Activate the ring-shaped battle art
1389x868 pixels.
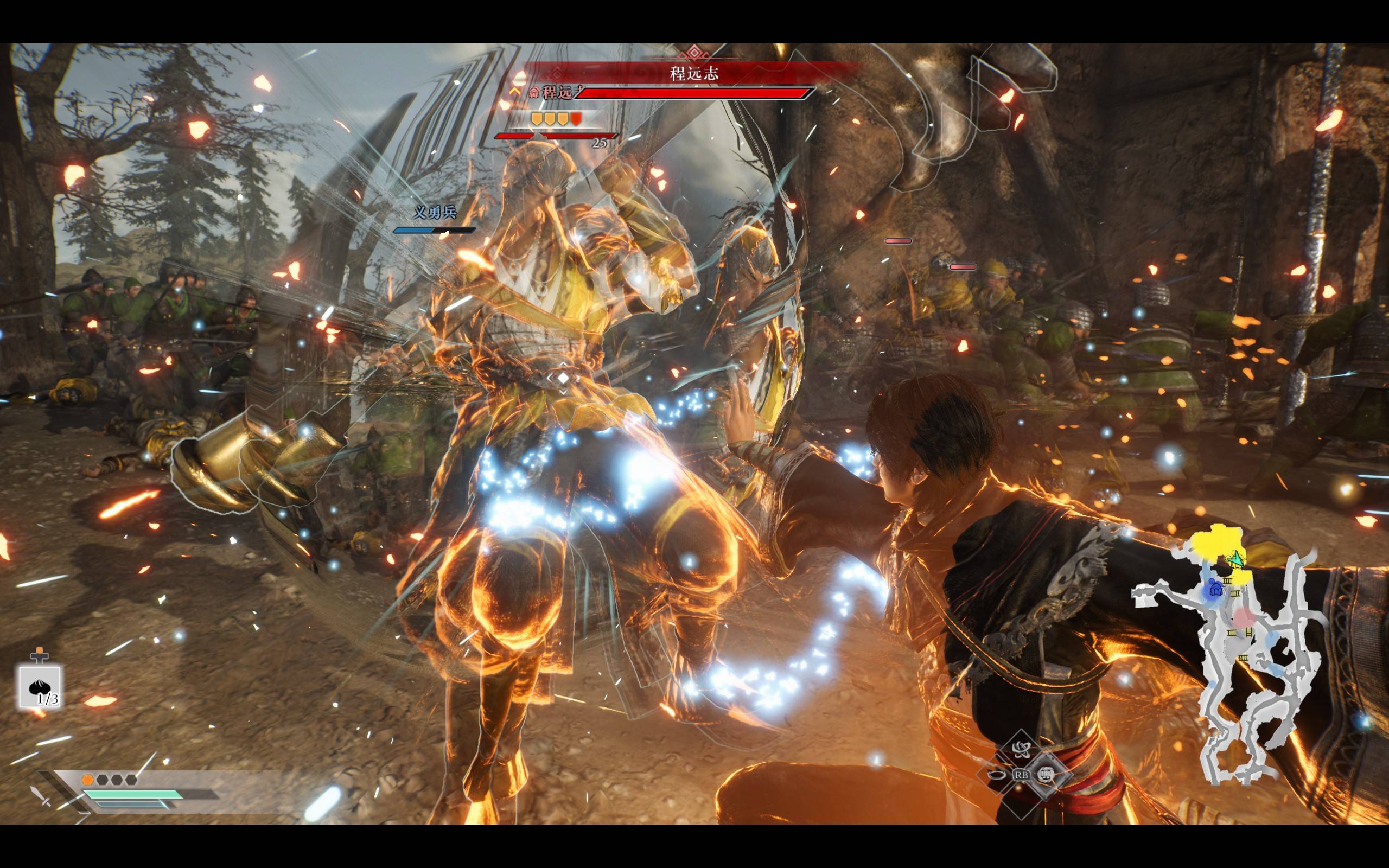[x=996, y=775]
